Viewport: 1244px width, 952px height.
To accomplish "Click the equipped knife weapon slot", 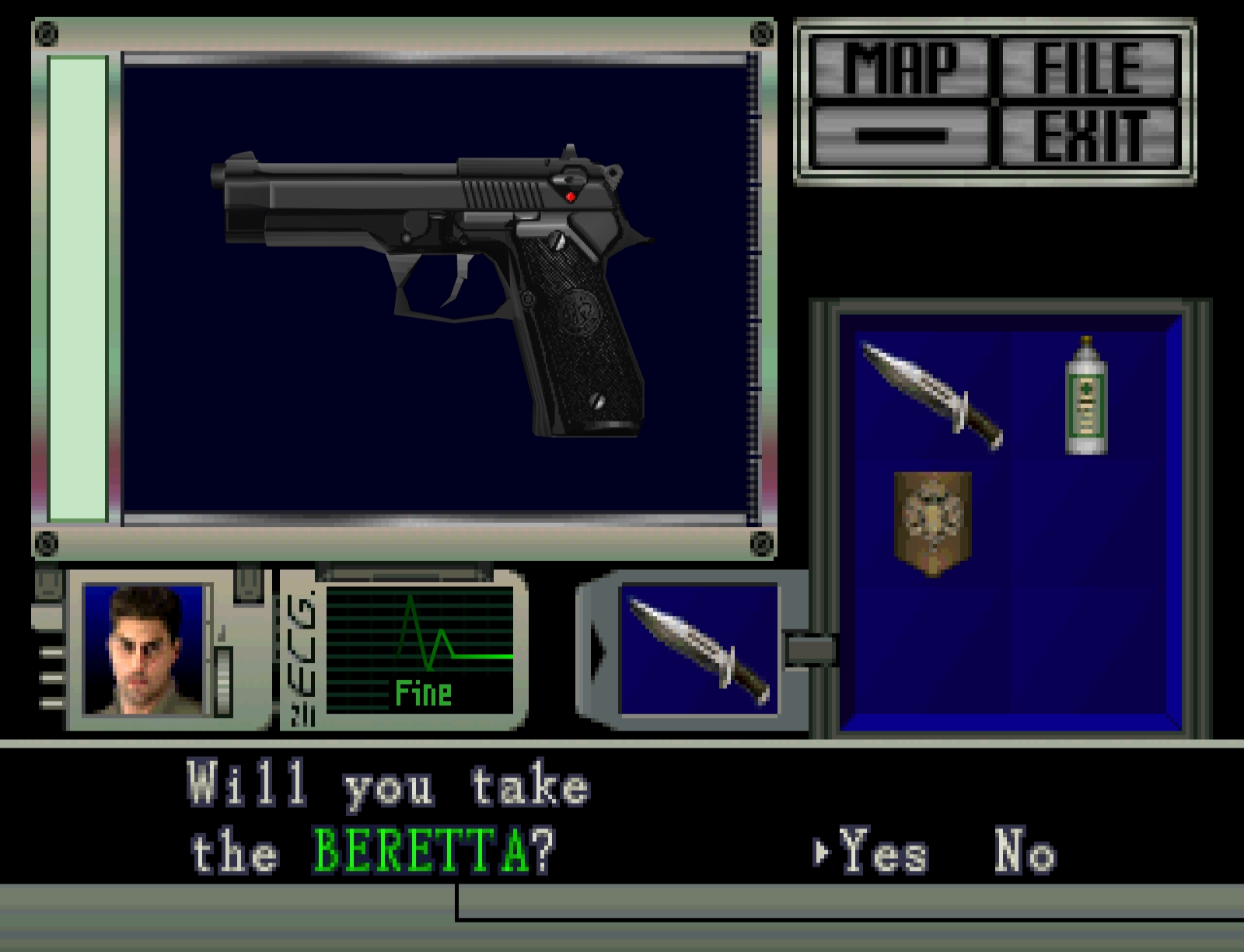I will pos(698,649).
